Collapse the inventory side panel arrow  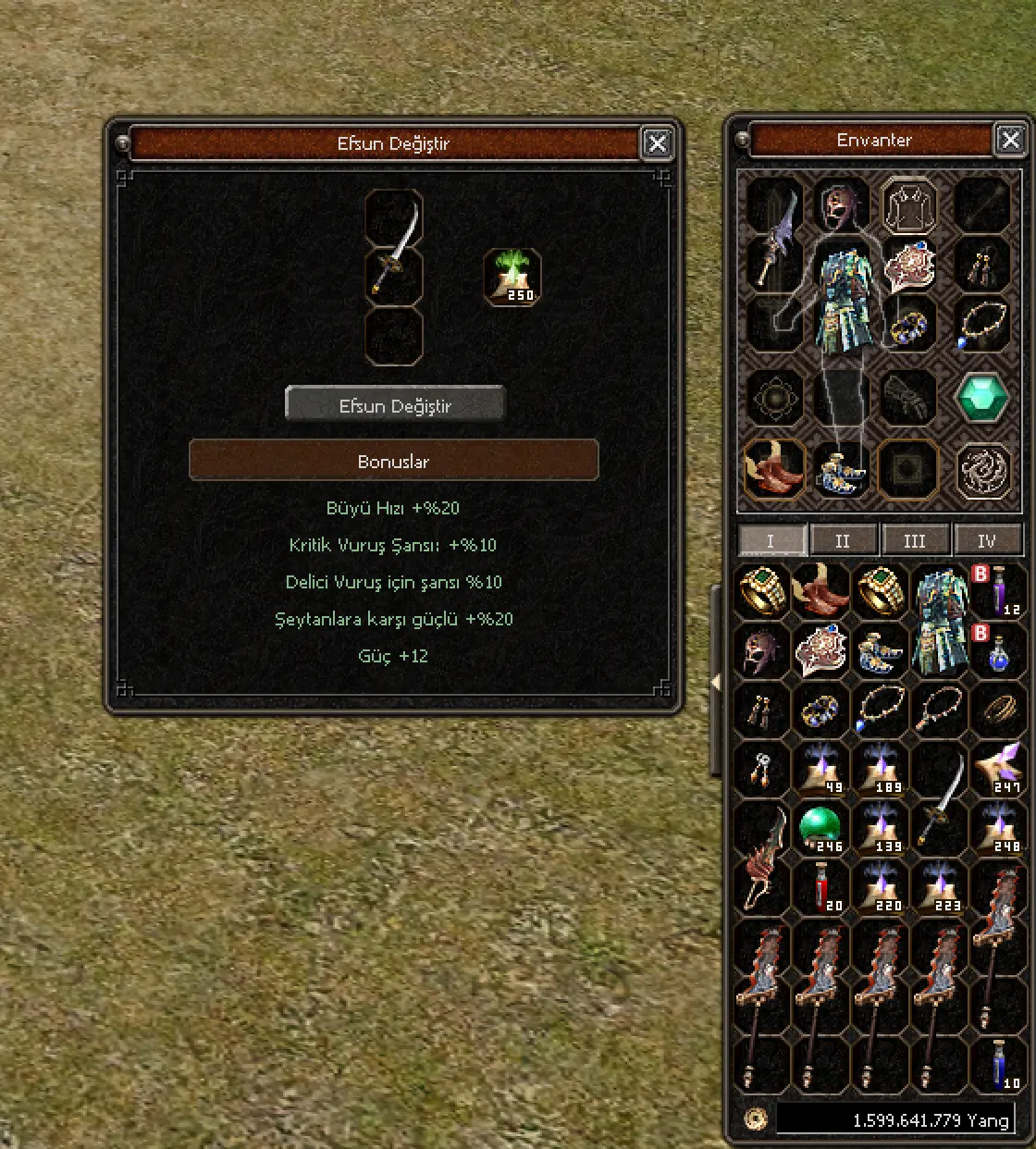coord(714,681)
